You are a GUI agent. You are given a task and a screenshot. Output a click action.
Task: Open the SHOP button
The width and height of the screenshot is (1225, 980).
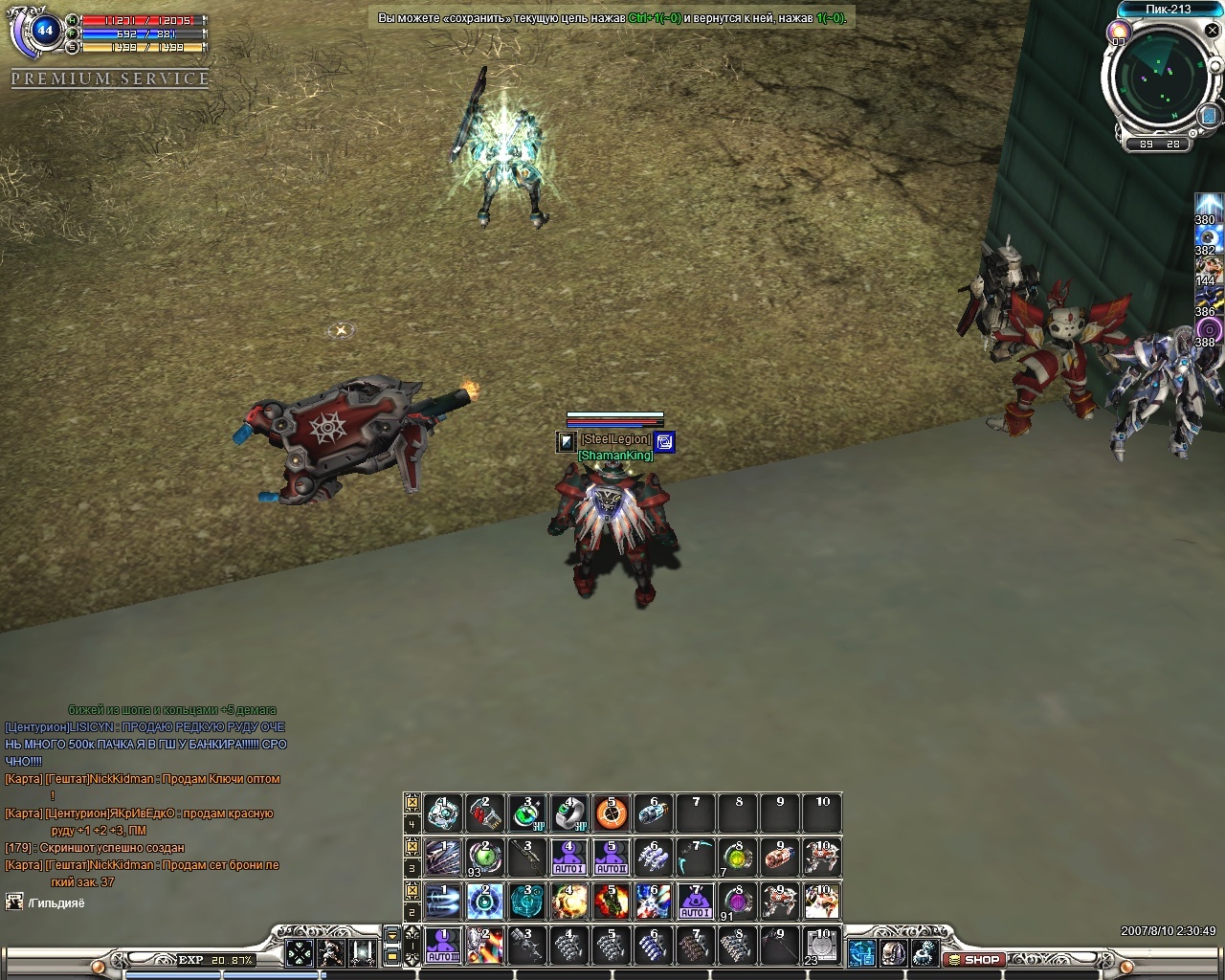click(x=974, y=959)
